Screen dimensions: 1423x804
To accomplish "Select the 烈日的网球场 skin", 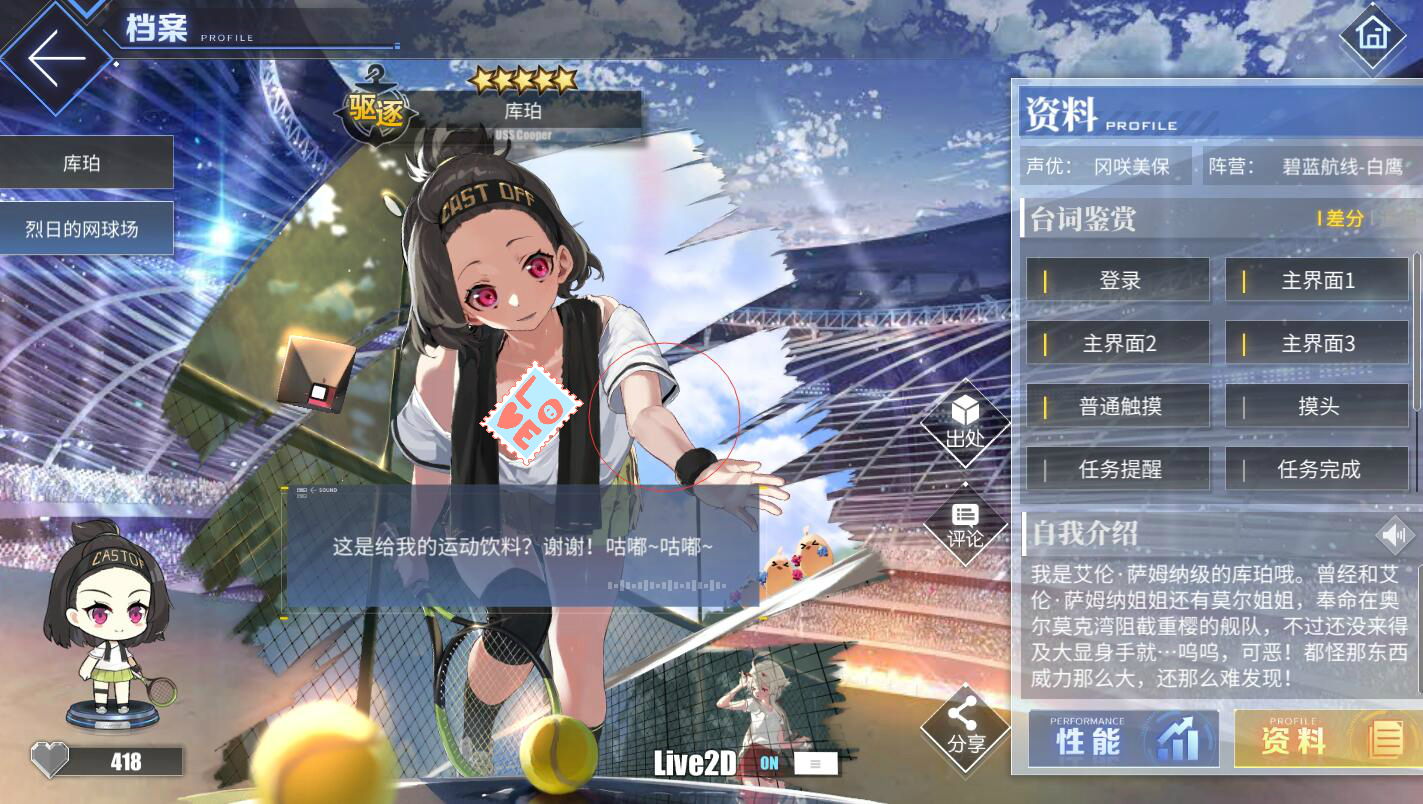I will [x=86, y=229].
